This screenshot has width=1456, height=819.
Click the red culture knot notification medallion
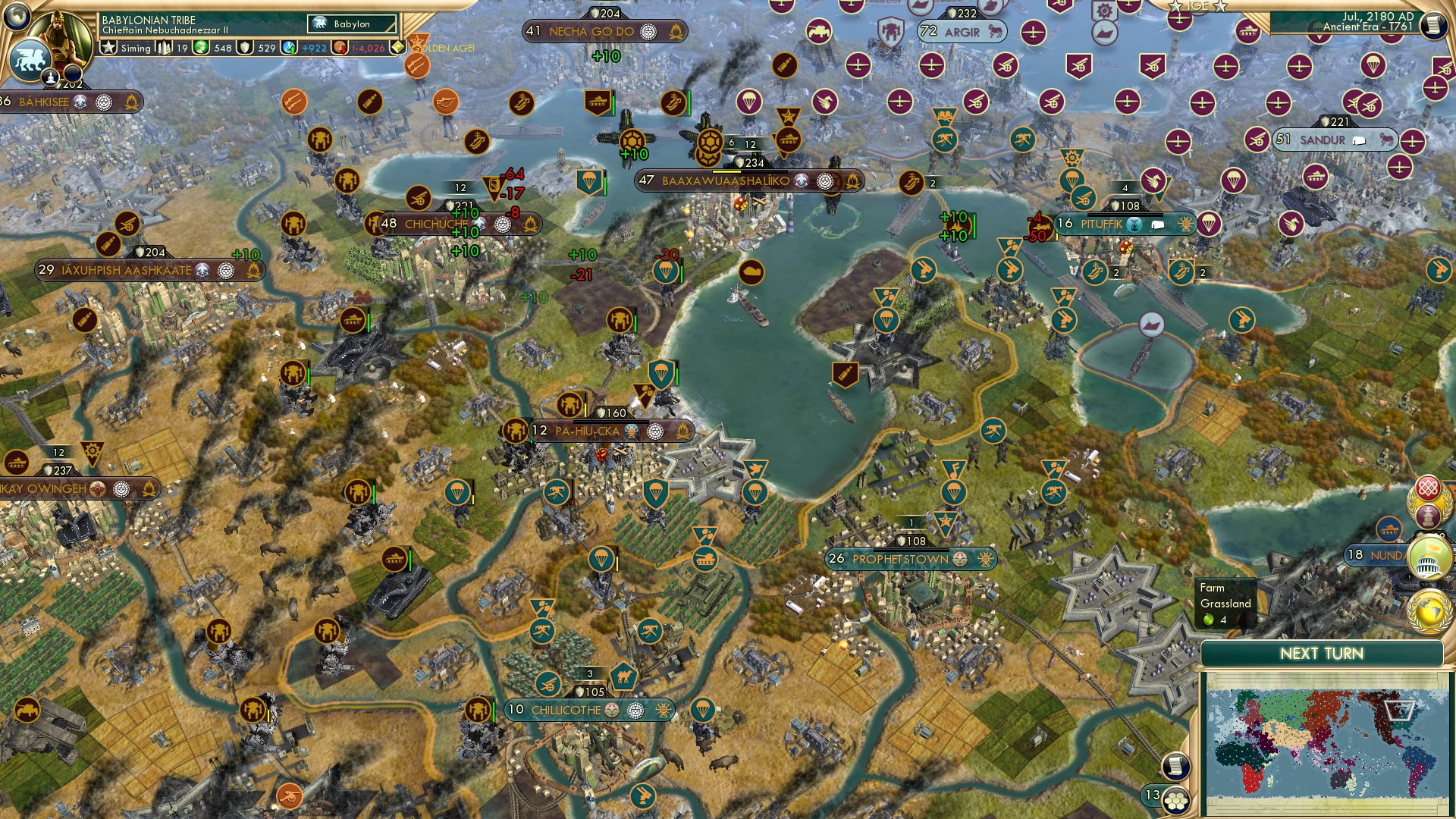(1426, 488)
